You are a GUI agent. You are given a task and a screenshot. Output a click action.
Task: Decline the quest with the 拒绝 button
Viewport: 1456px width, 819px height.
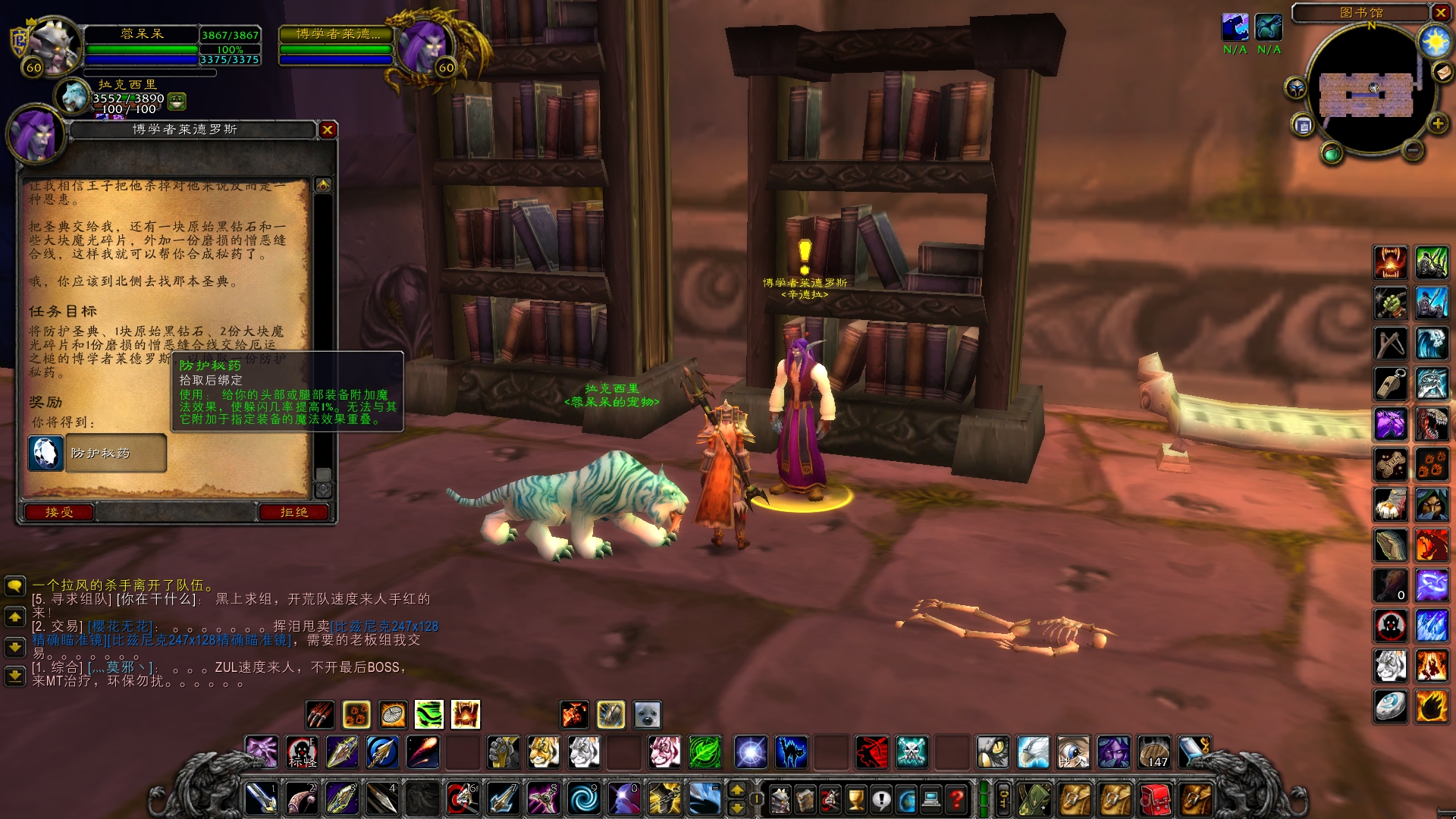pyautogui.click(x=294, y=513)
